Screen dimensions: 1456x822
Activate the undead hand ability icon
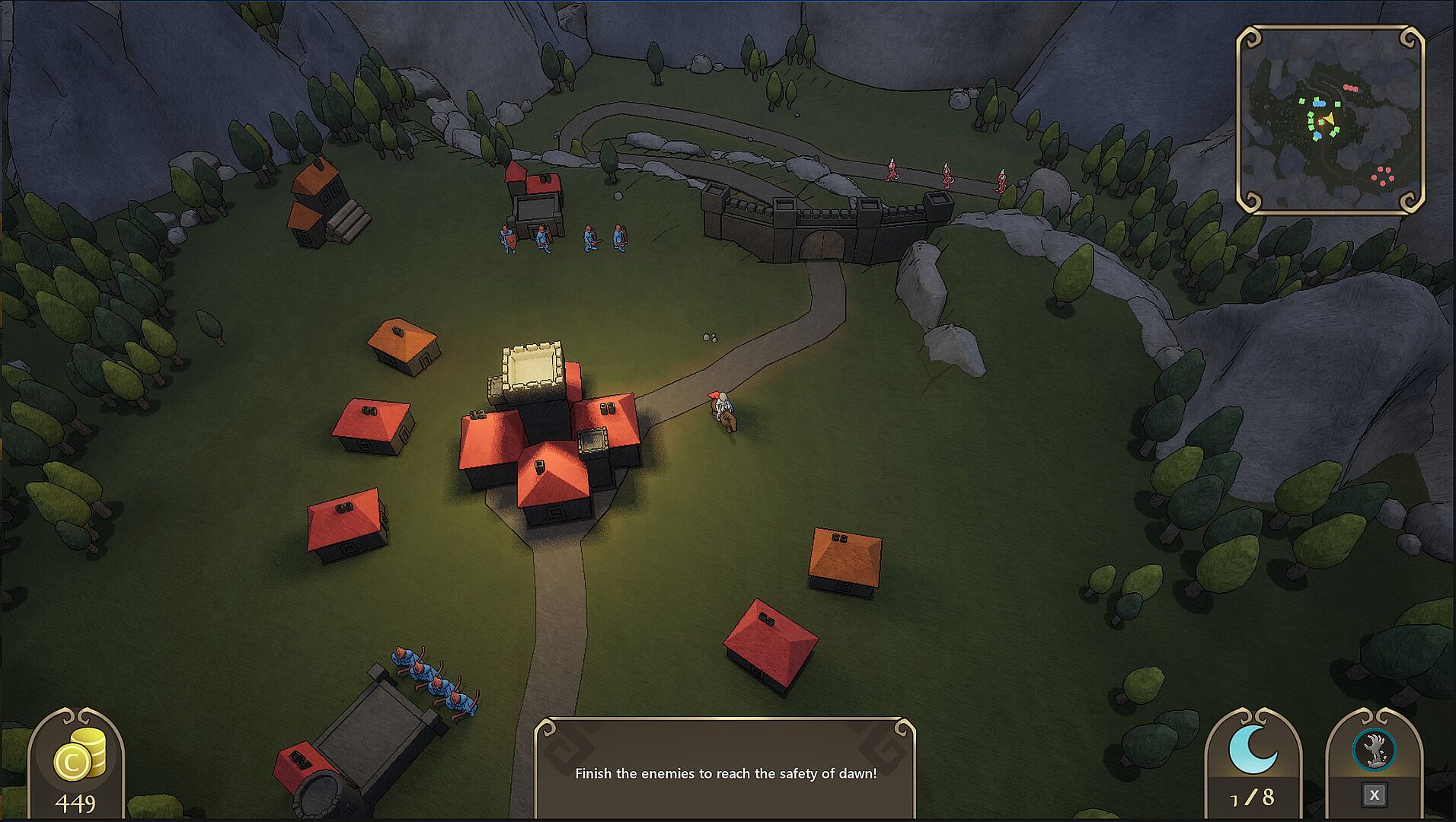[1374, 750]
